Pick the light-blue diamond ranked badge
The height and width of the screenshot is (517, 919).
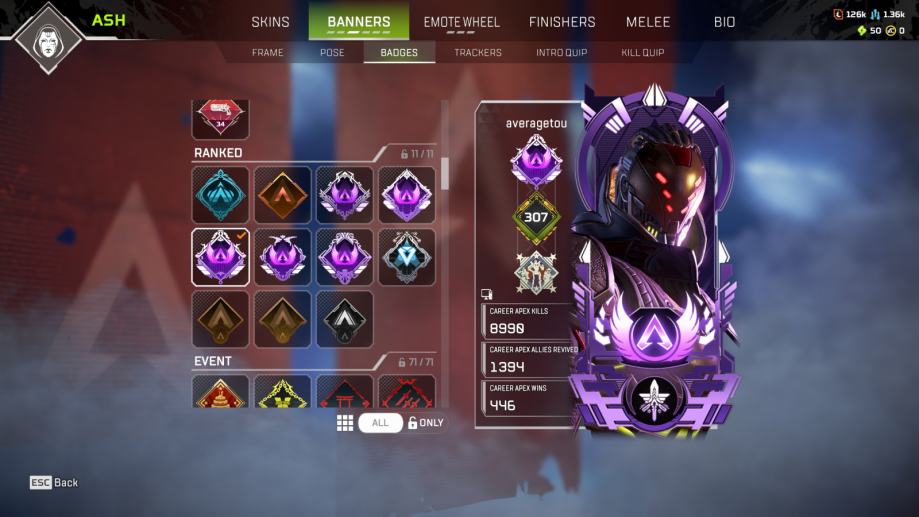click(x=407, y=257)
